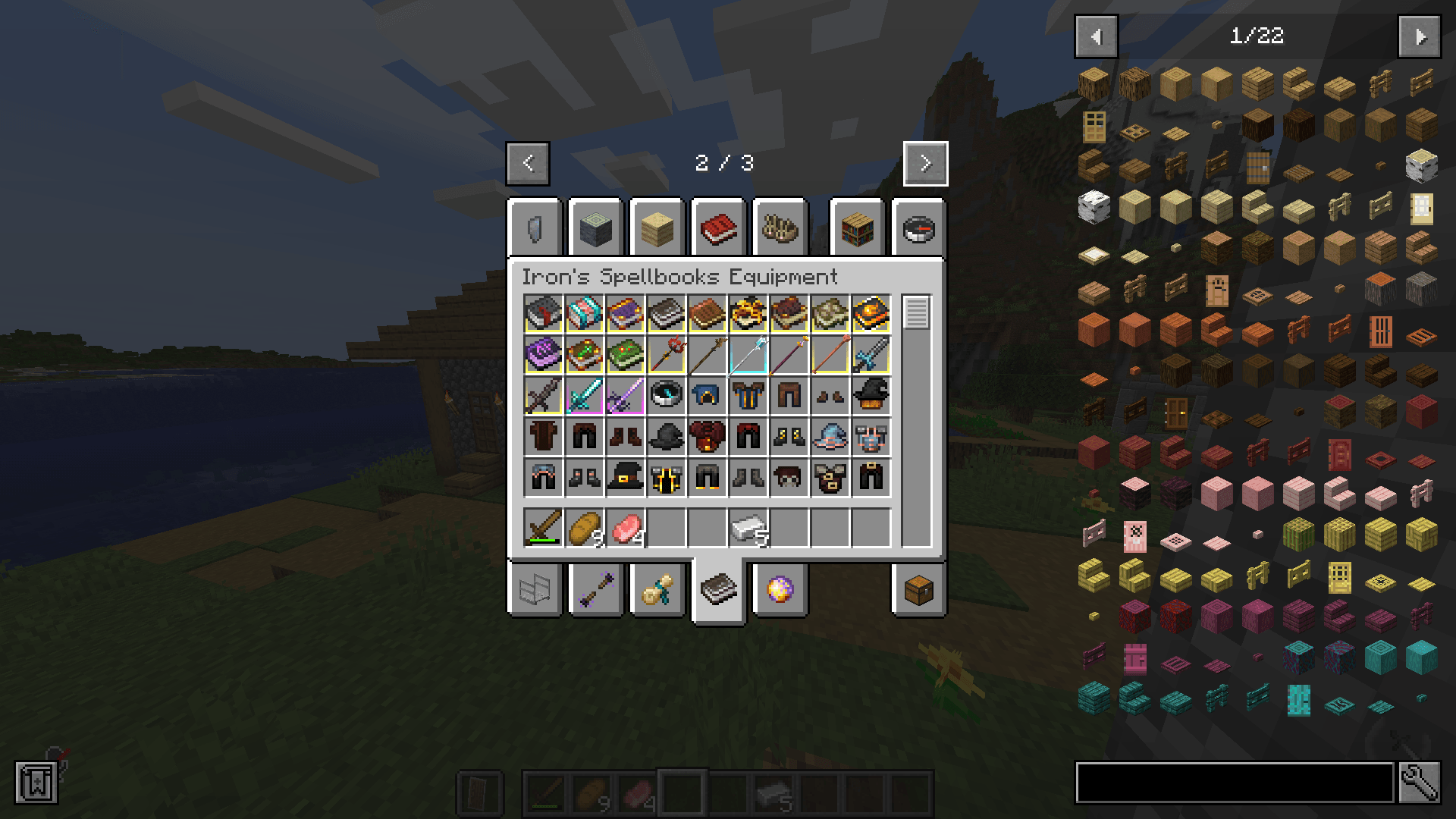Select the flaming orange spellbook item
This screenshot has width=1456, height=819.
[872, 313]
